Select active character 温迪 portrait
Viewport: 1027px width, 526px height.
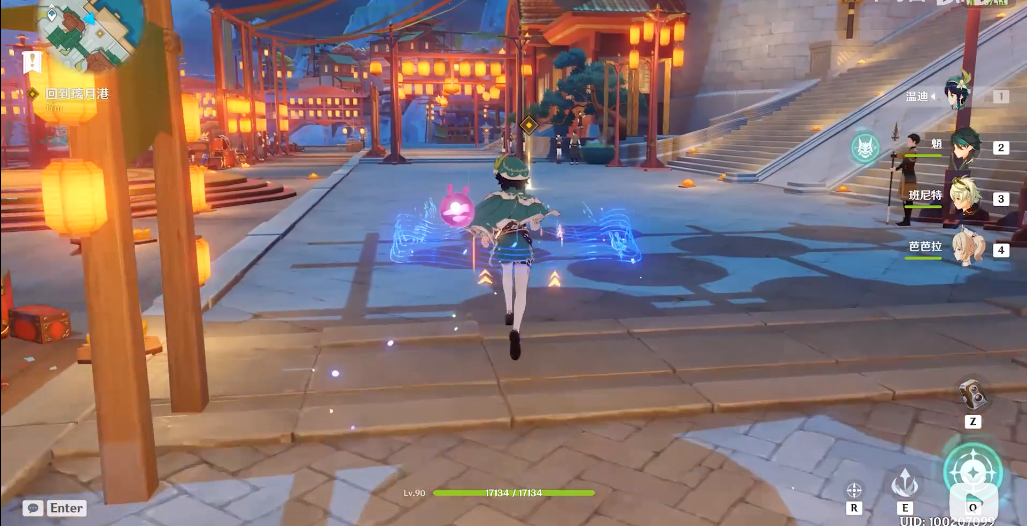(x=959, y=94)
